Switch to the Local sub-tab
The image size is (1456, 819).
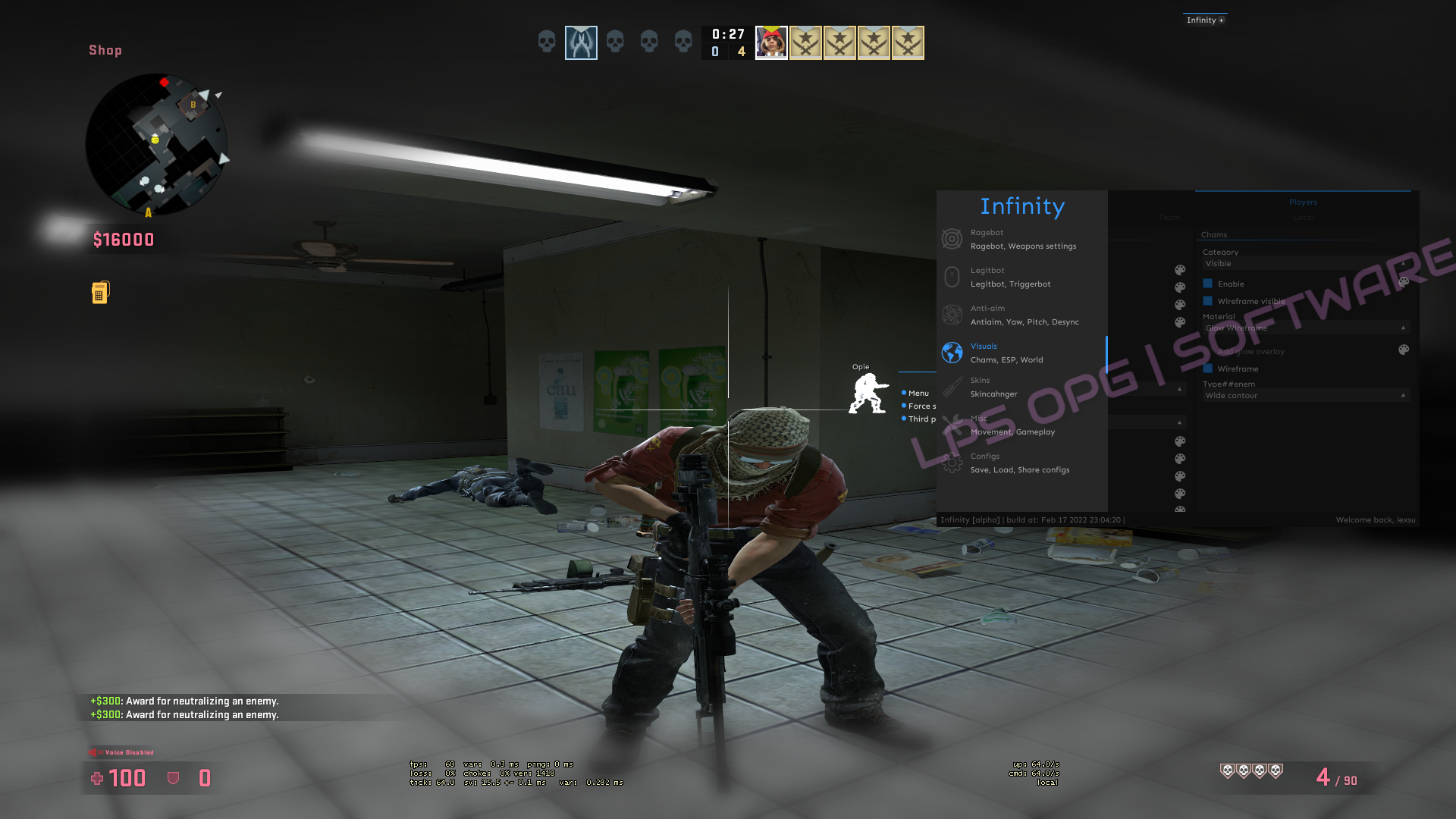pos(1303,218)
